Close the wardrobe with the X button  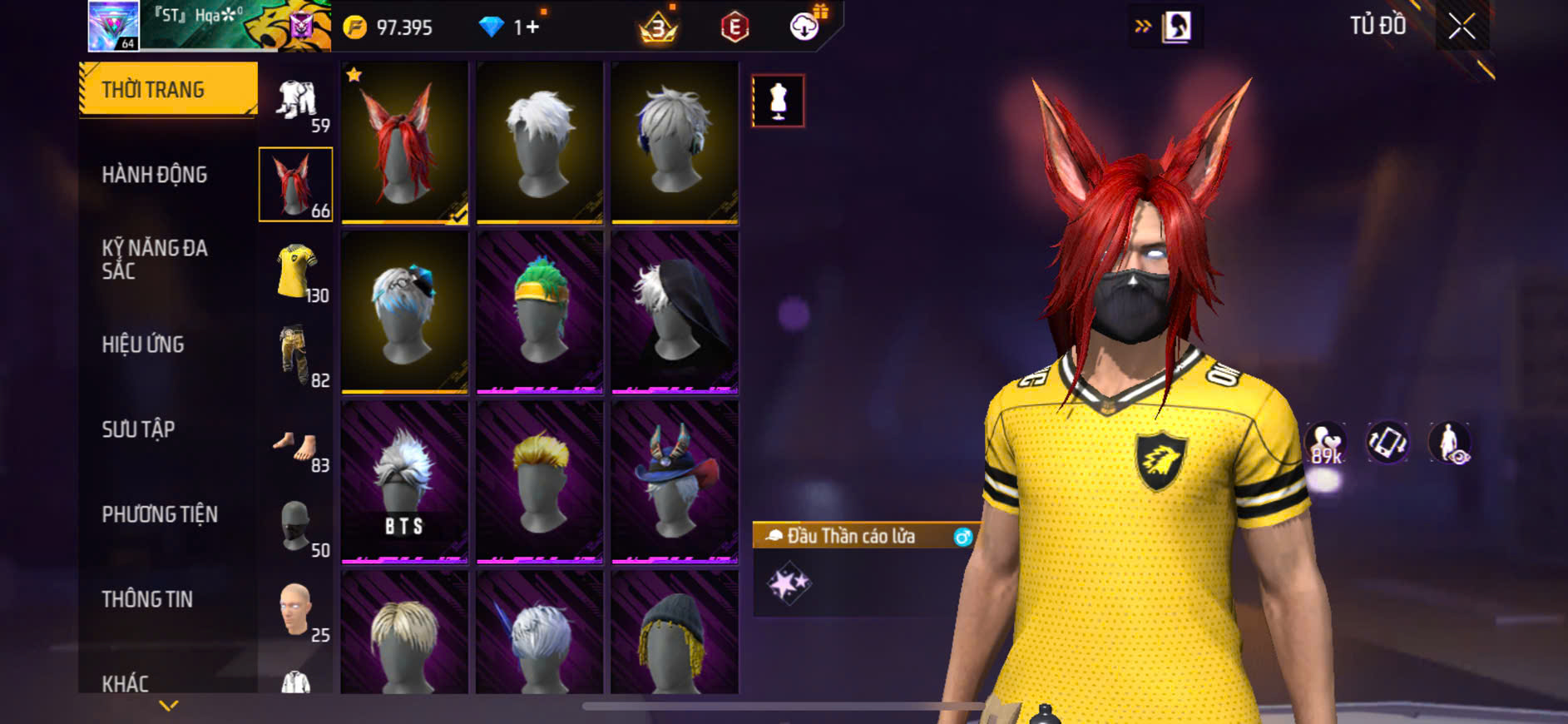pos(1462,27)
